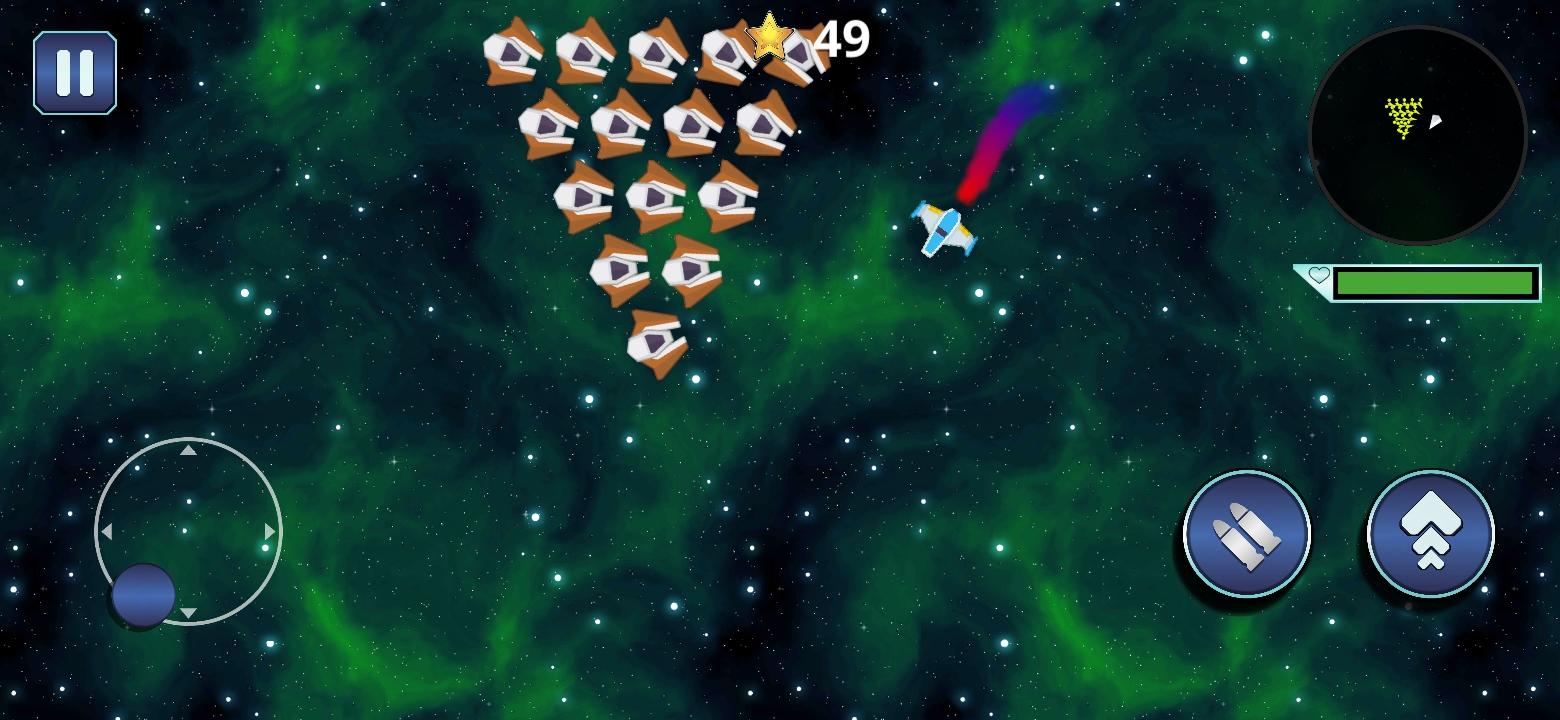Activate the boost chevron button
1560x720 pixels.
click(x=1429, y=533)
